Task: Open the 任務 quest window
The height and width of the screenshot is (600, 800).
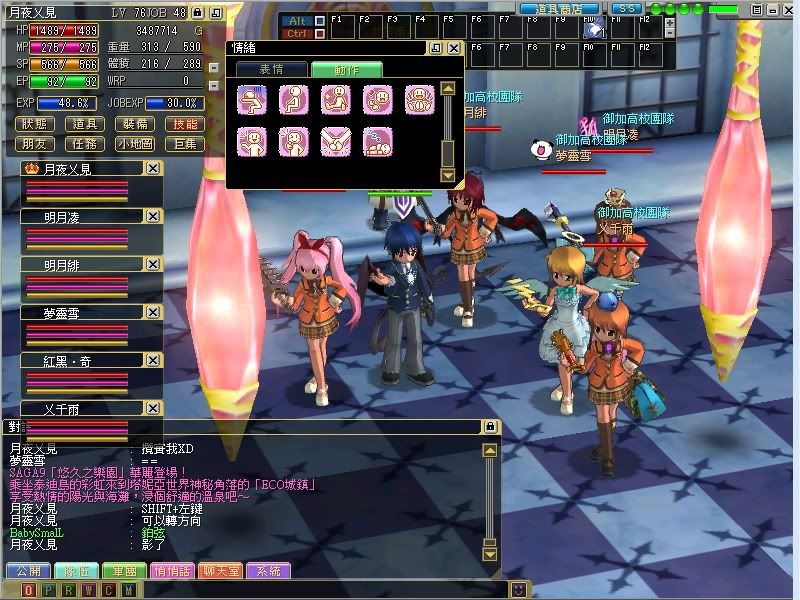Action: coord(85,144)
